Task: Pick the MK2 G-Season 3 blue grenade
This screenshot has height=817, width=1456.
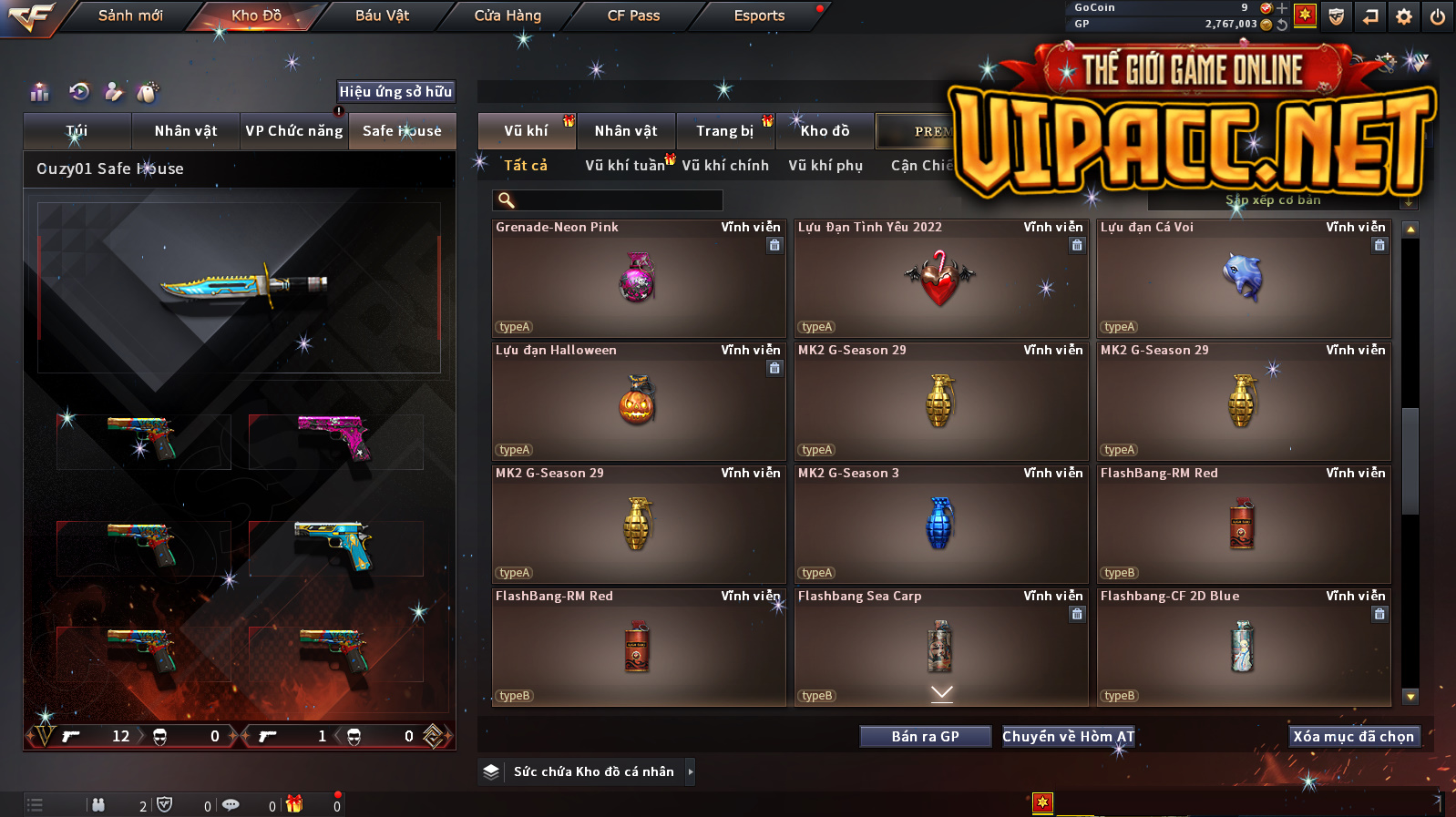Action: click(940, 525)
